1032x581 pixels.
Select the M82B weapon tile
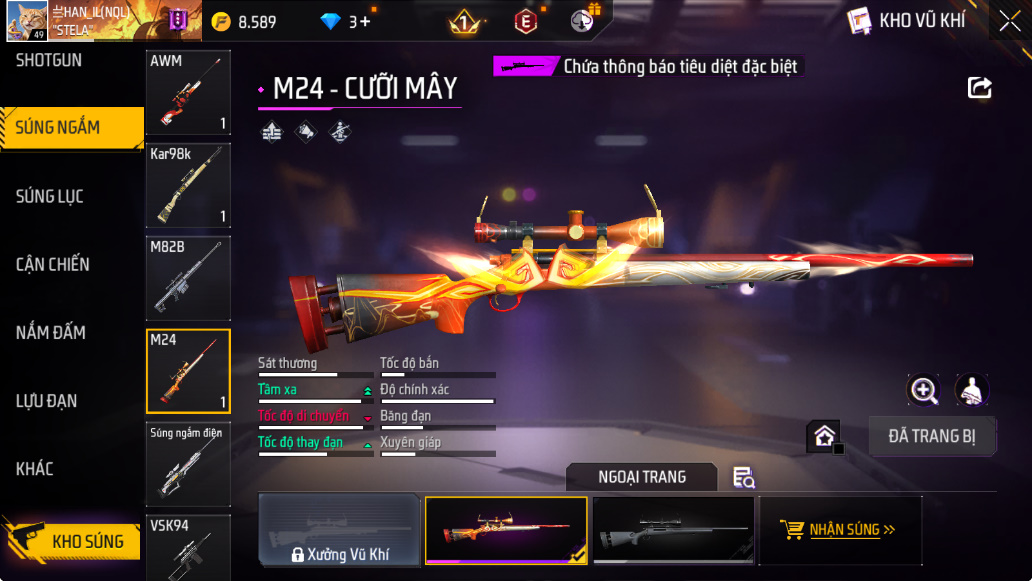point(188,278)
